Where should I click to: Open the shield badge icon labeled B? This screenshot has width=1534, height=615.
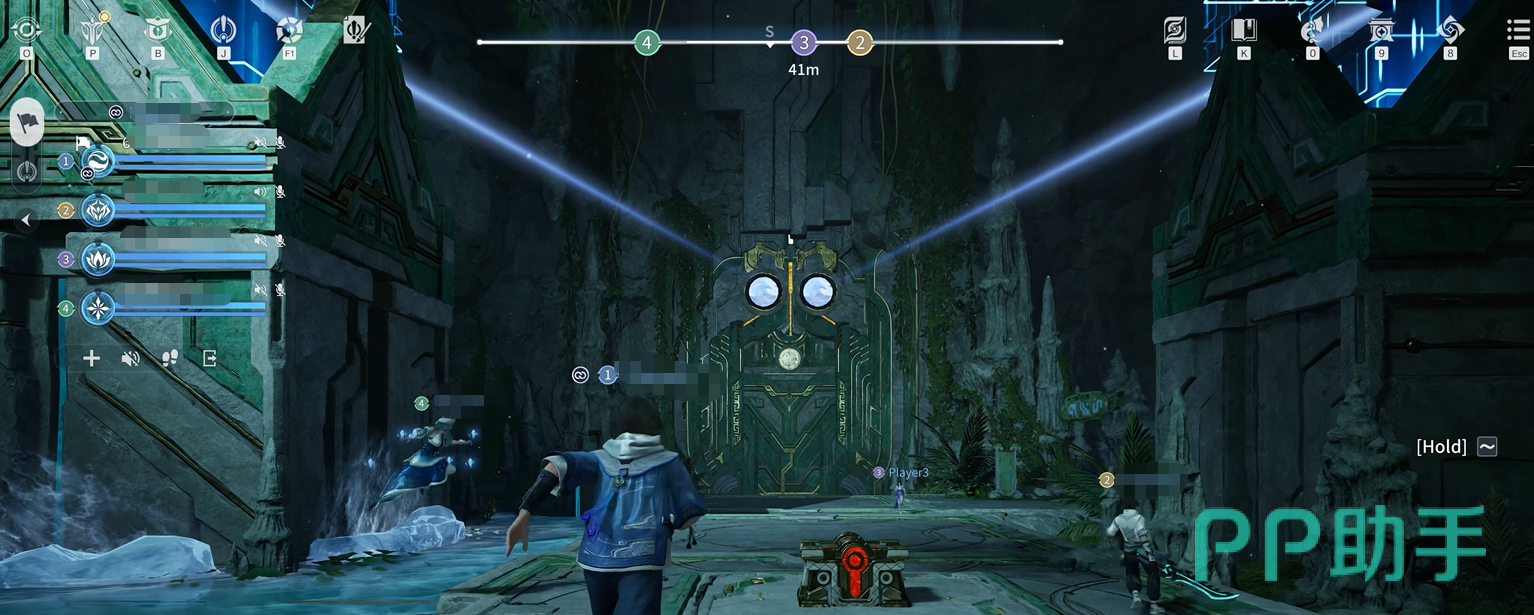[x=158, y=30]
